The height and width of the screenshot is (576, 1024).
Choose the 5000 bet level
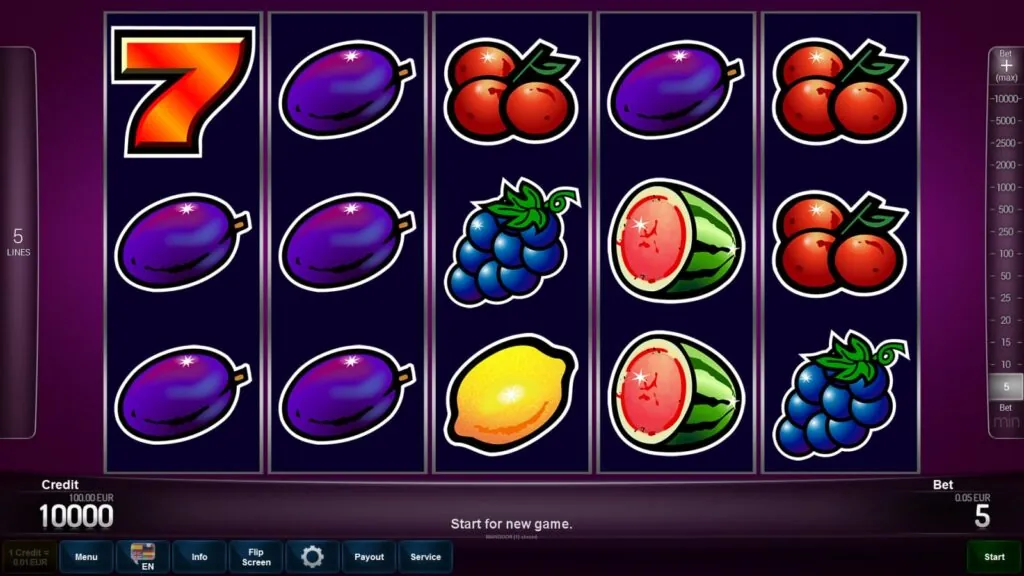tap(1005, 121)
